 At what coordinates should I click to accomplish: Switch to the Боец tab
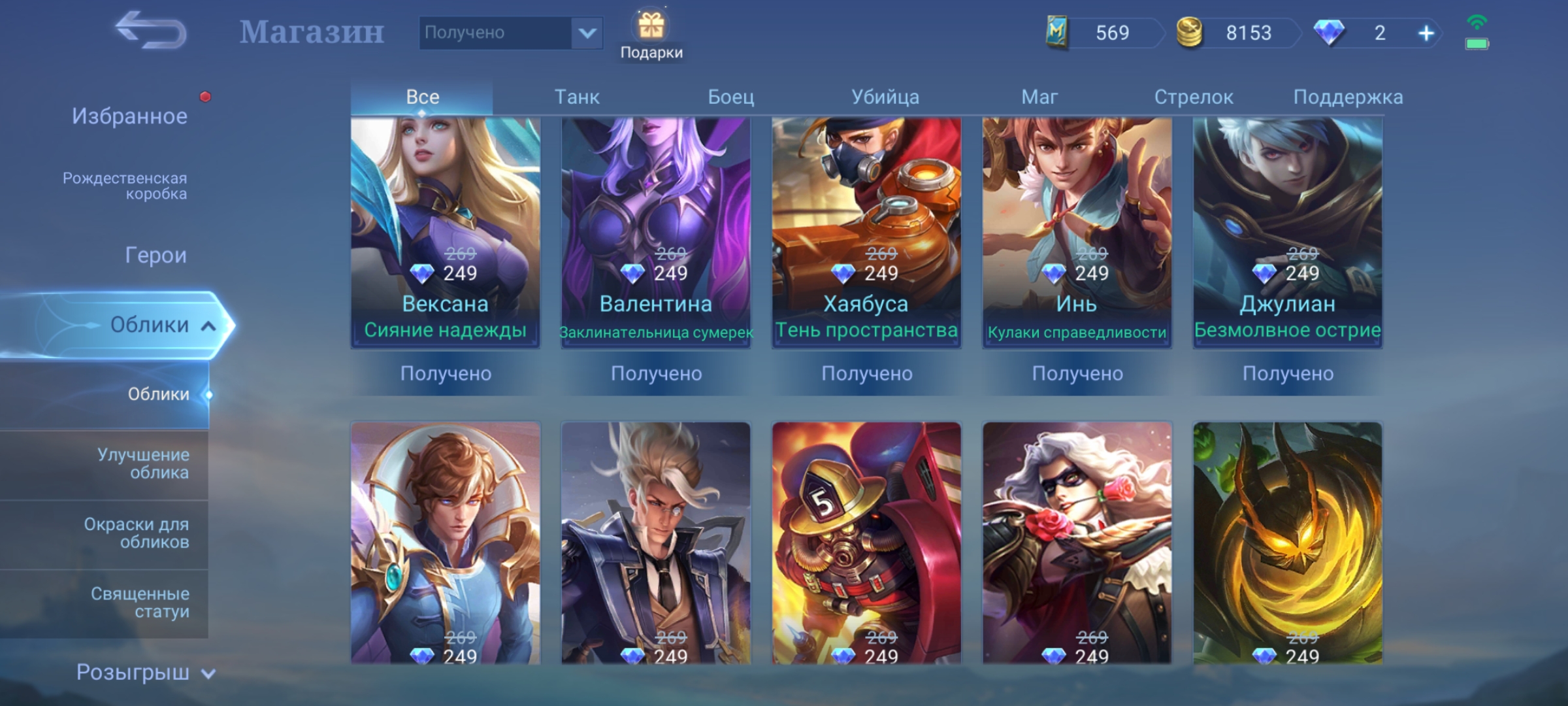[730, 97]
